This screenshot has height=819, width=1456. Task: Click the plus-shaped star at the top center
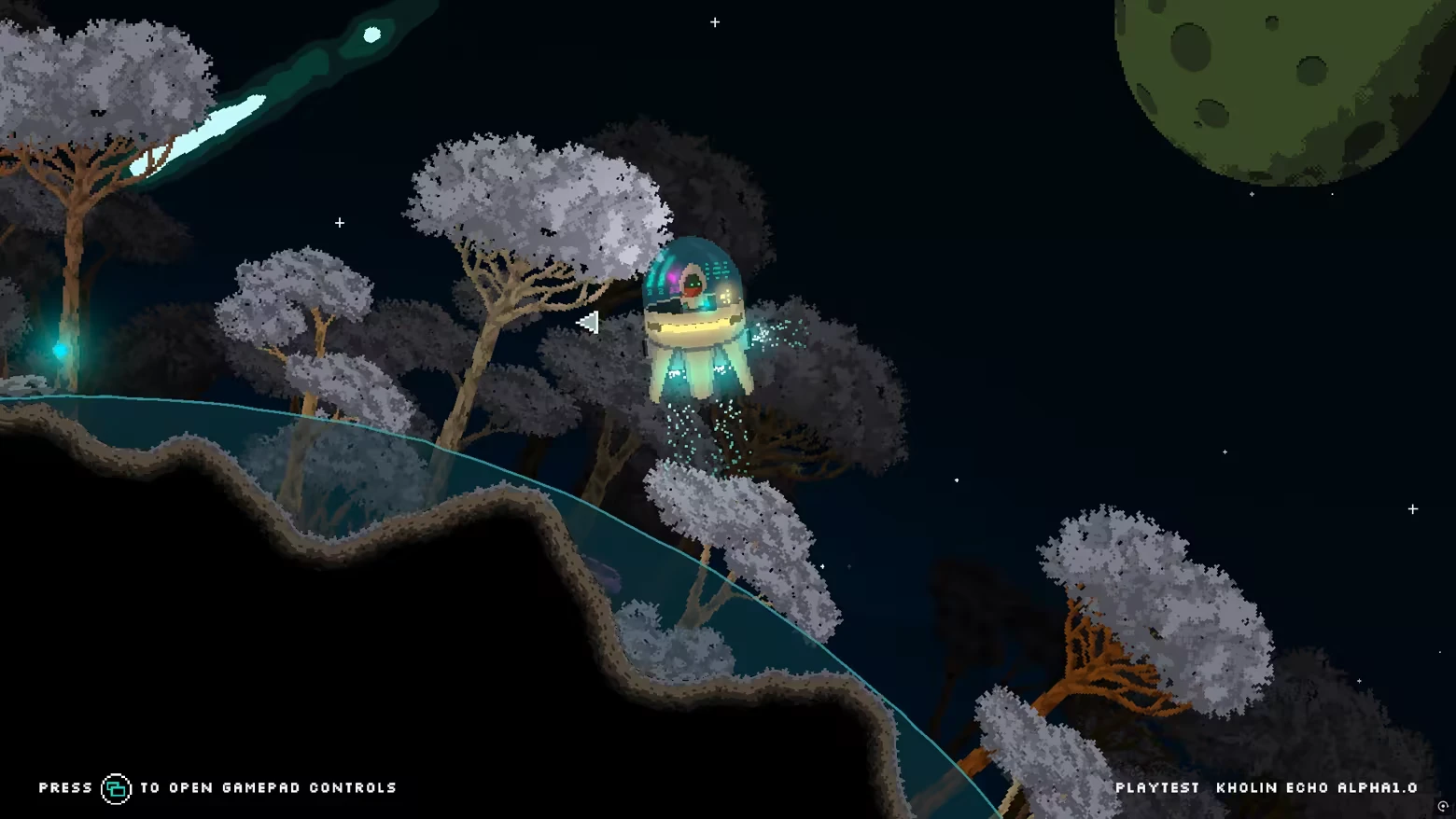click(715, 21)
